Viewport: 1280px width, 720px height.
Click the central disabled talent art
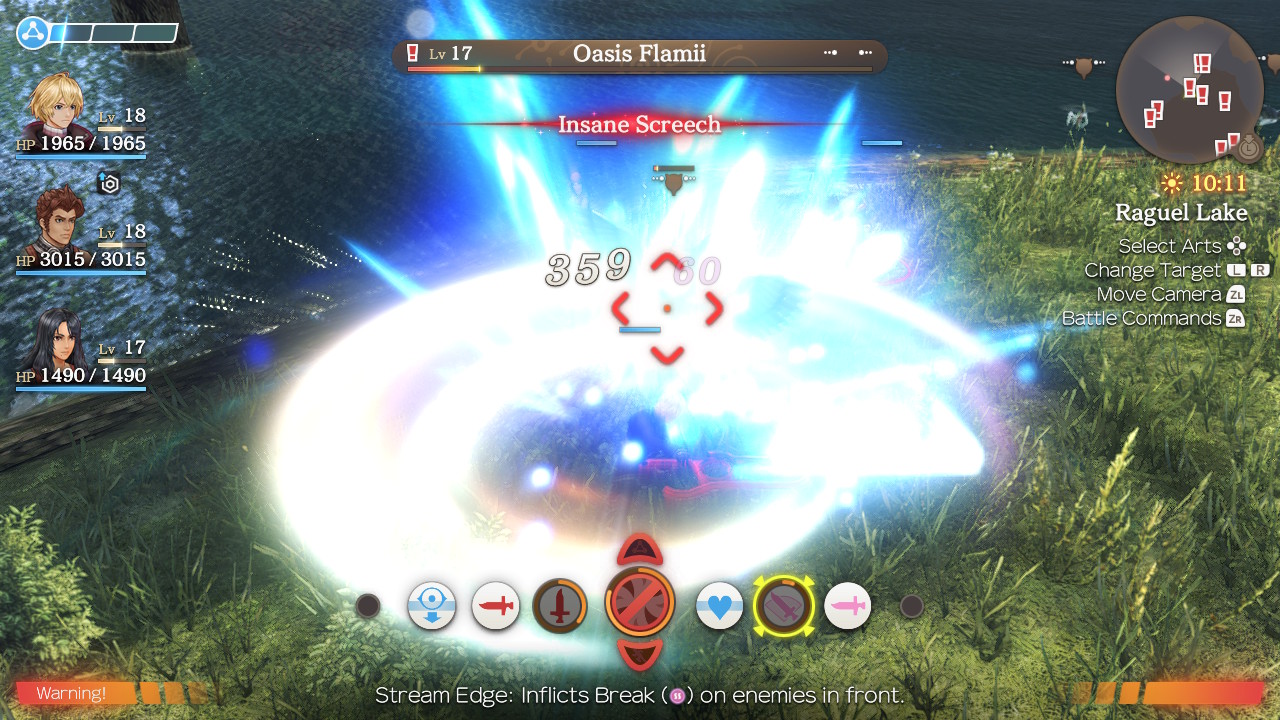click(640, 603)
